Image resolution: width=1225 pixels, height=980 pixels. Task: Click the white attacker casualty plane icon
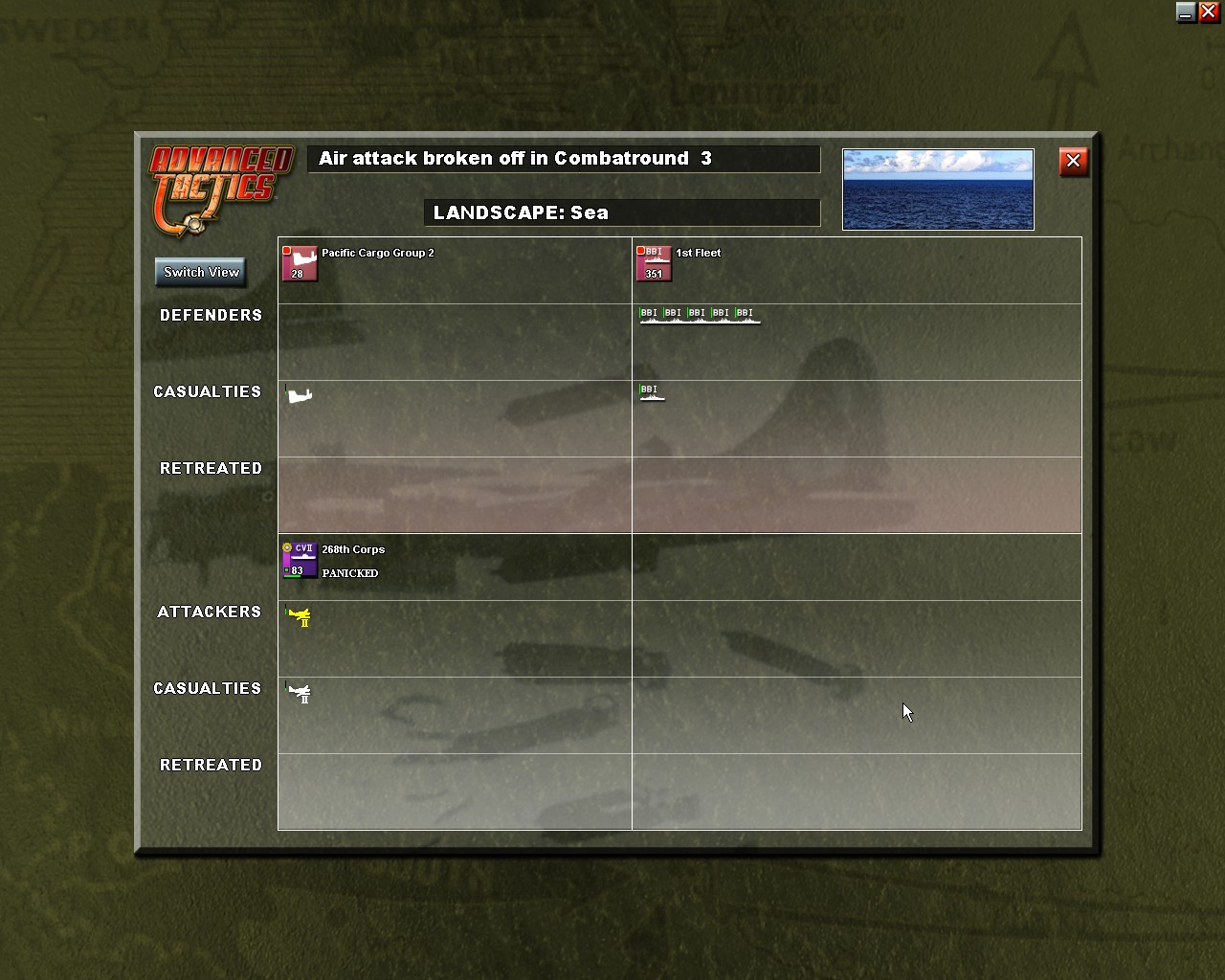[301, 692]
